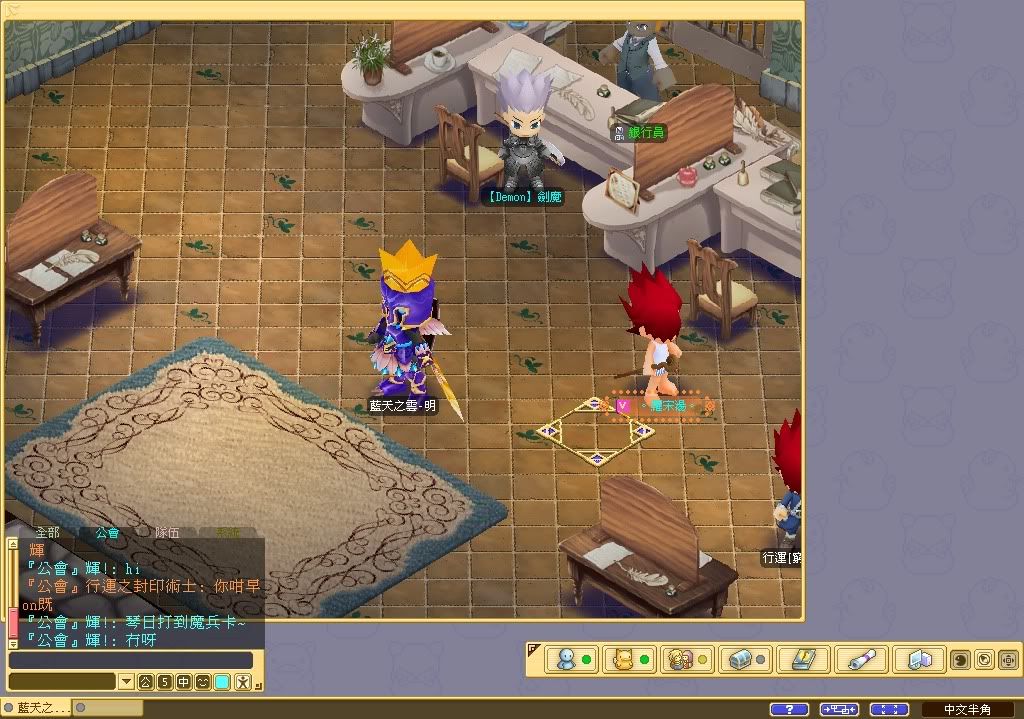1024x719 pixels.
Task: Switch chat to the 隊伍 tab
Action: (167, 532)
